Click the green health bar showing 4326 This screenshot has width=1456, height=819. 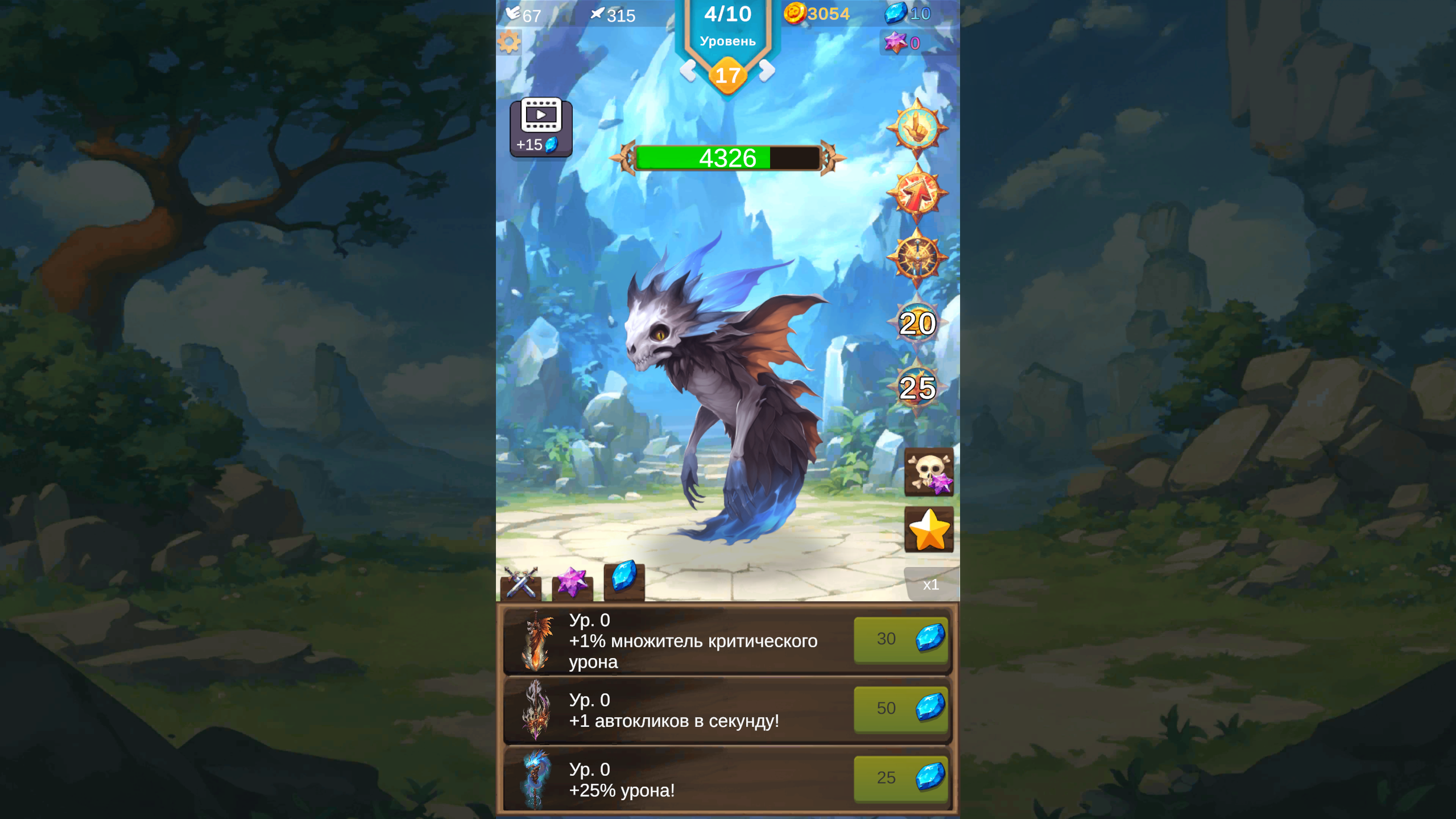pyautogui.click(x=728, y=159)
